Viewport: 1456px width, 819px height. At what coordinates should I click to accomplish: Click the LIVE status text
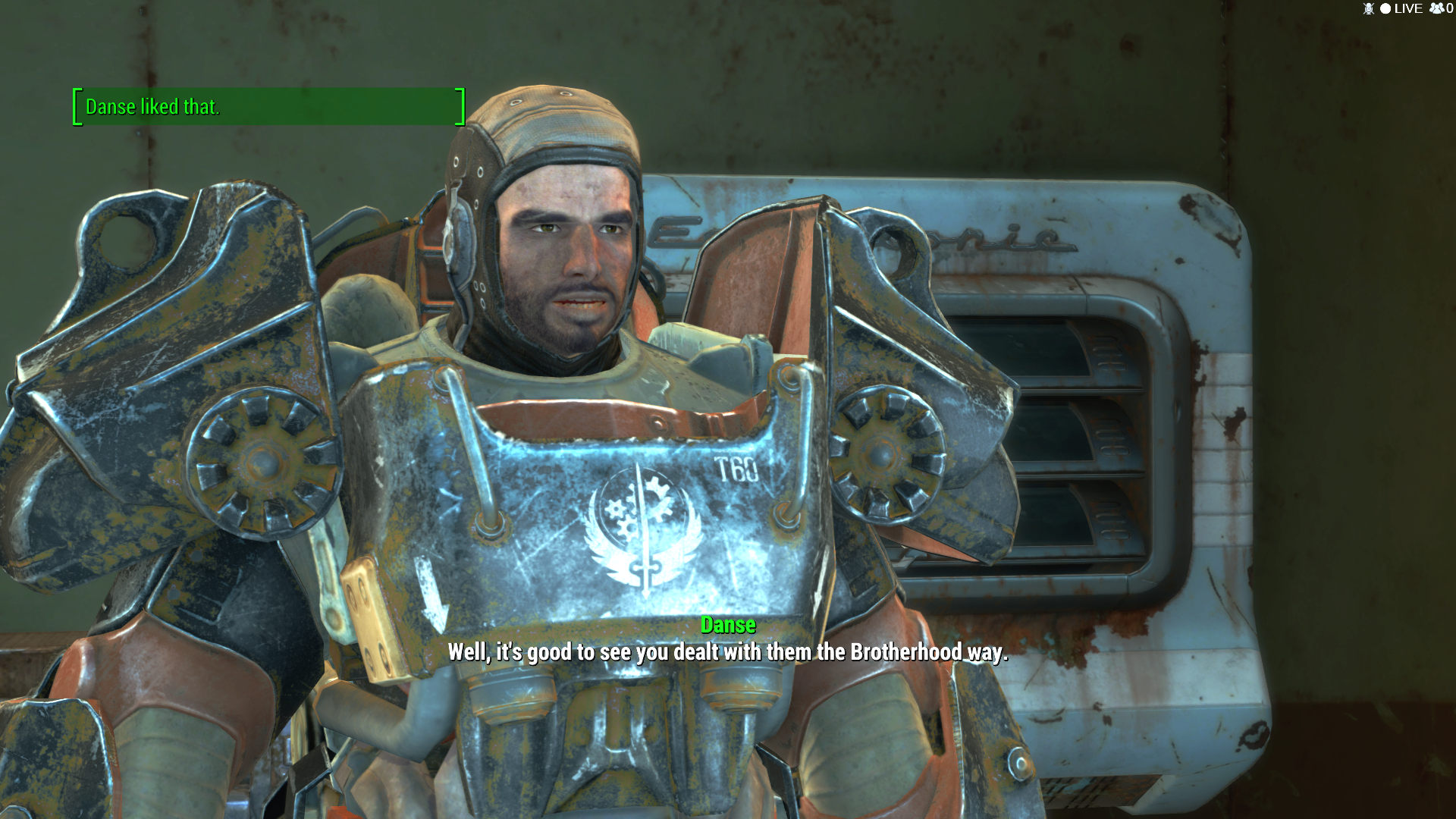[1408, 8]
